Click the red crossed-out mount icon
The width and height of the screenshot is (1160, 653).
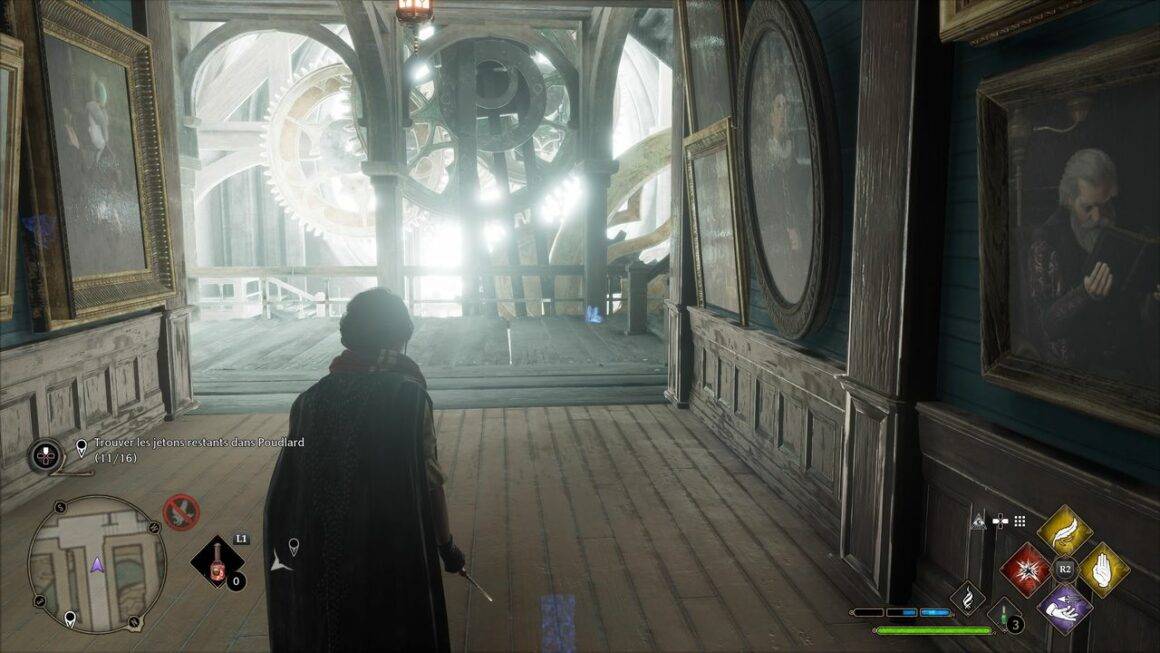point(181,512)
